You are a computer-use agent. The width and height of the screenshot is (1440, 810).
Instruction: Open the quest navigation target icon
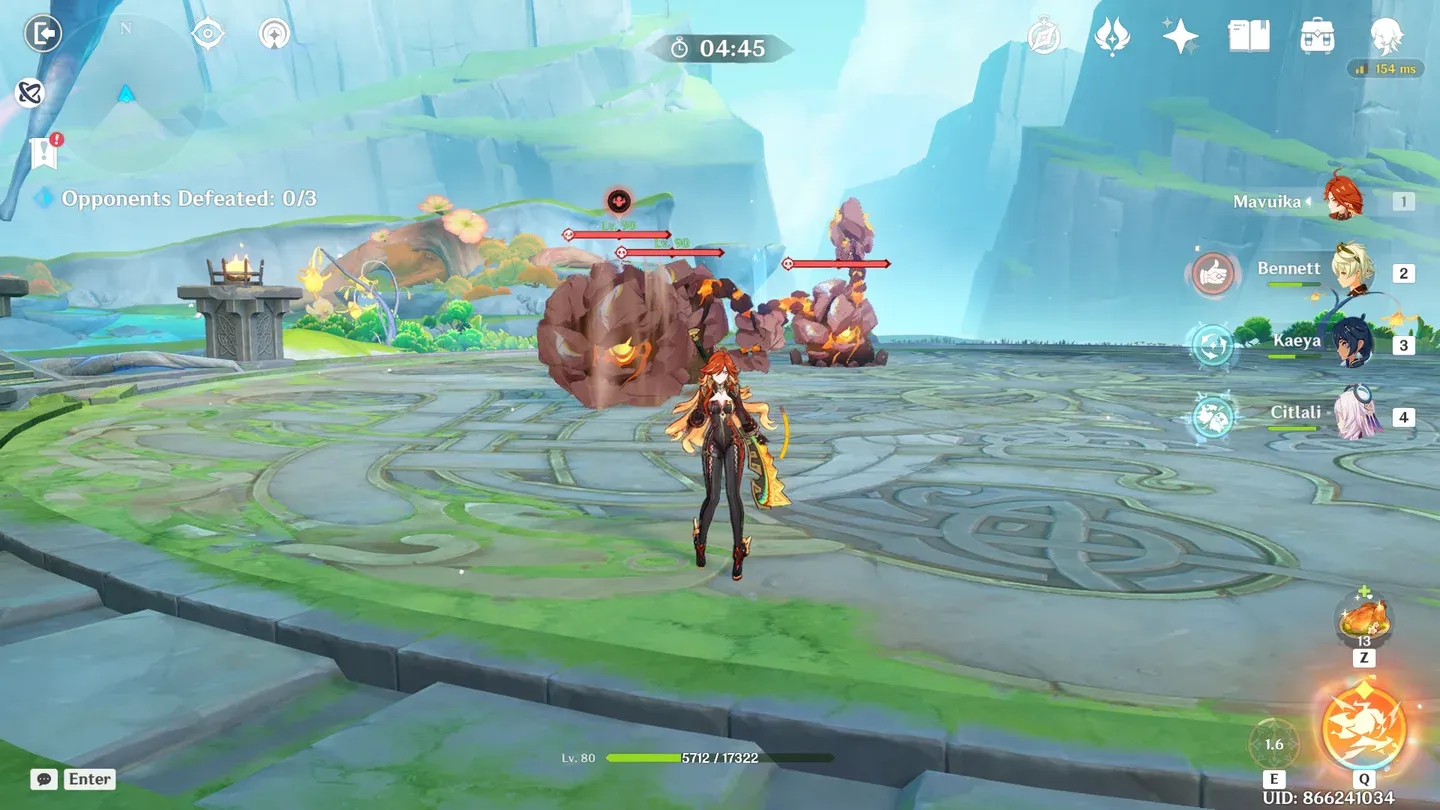(207, 35)
